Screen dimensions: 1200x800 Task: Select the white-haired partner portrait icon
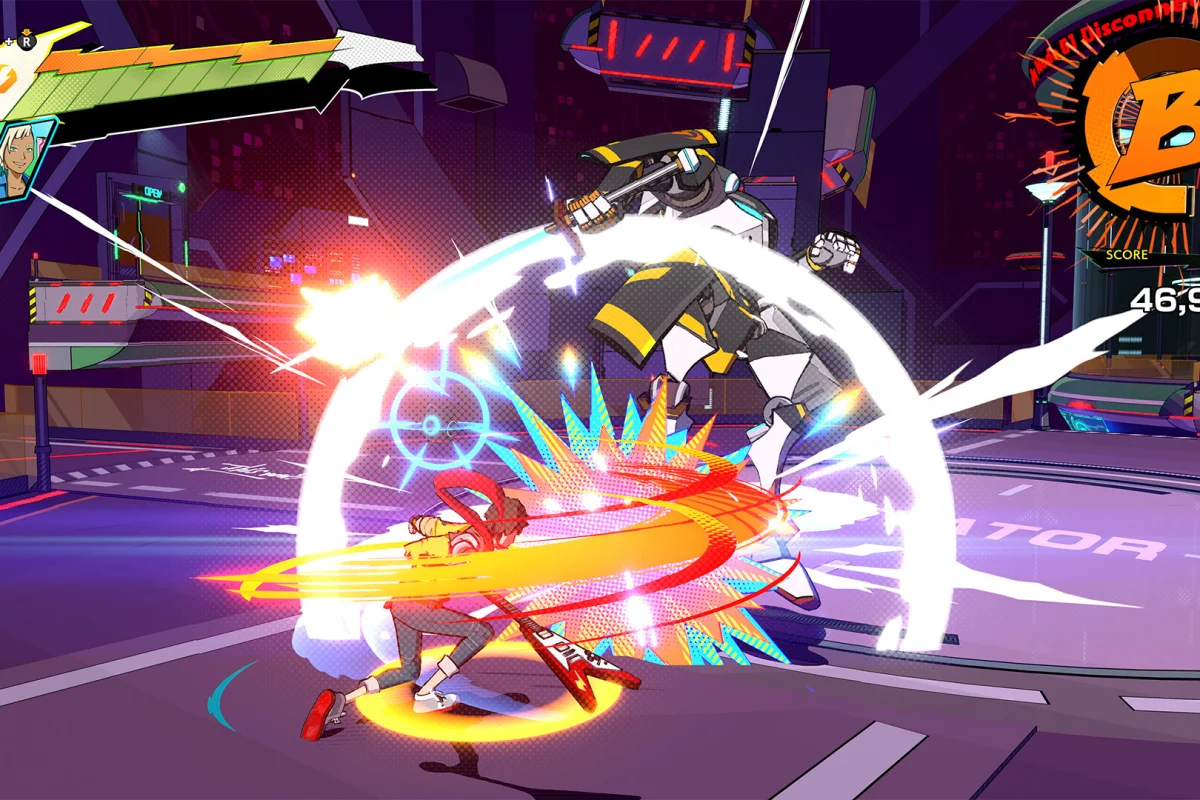[x=19, y=160]
